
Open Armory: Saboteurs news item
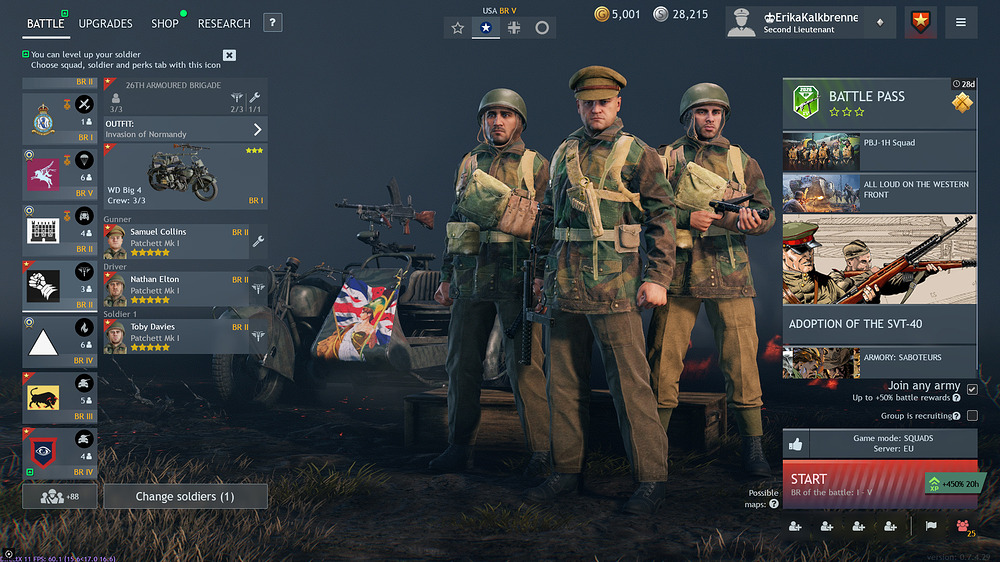[879, 362]
